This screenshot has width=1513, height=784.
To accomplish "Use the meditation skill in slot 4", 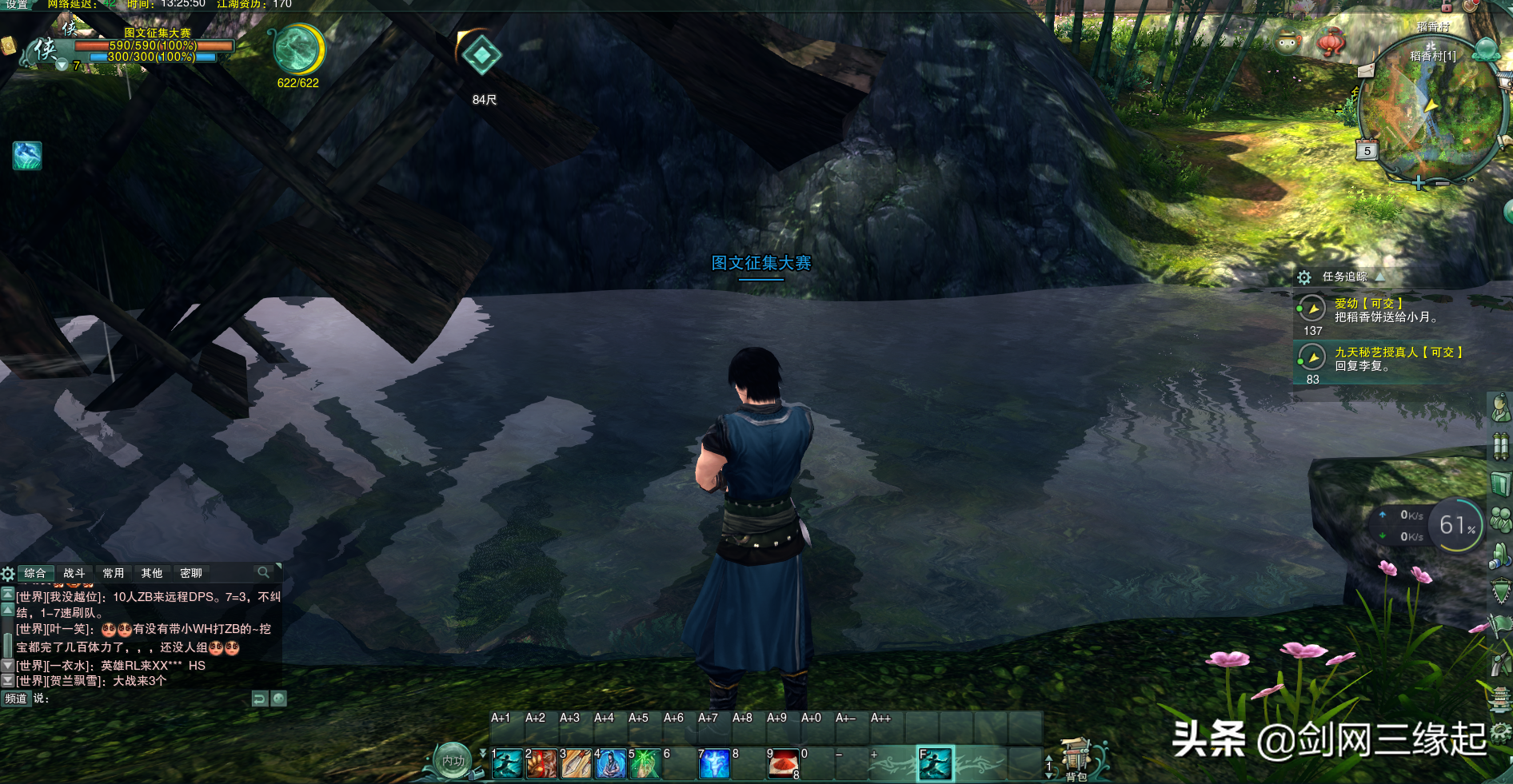I will [610, 764].
